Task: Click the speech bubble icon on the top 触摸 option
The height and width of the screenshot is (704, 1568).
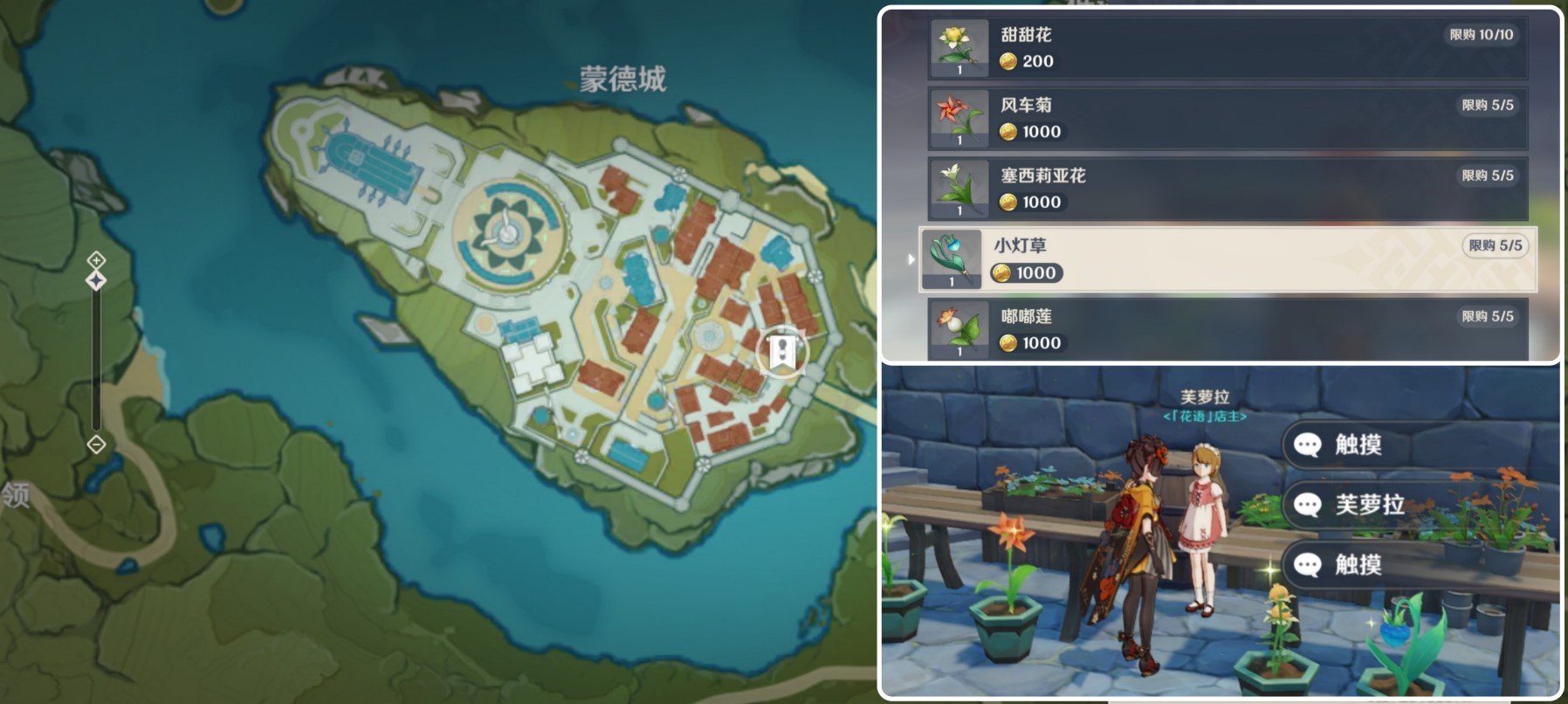Action: click(x=1306, y=443)
